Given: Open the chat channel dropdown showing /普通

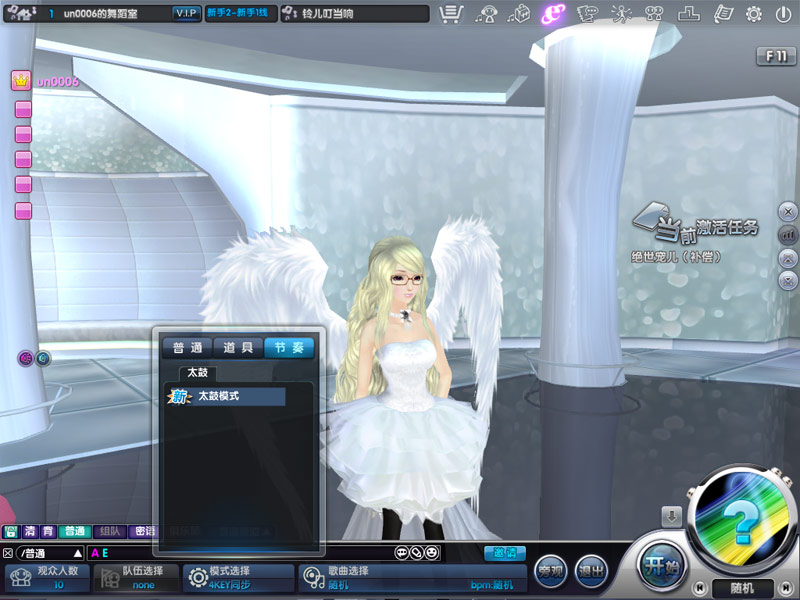Looking at the screenshot, I should tap(77, 553).
